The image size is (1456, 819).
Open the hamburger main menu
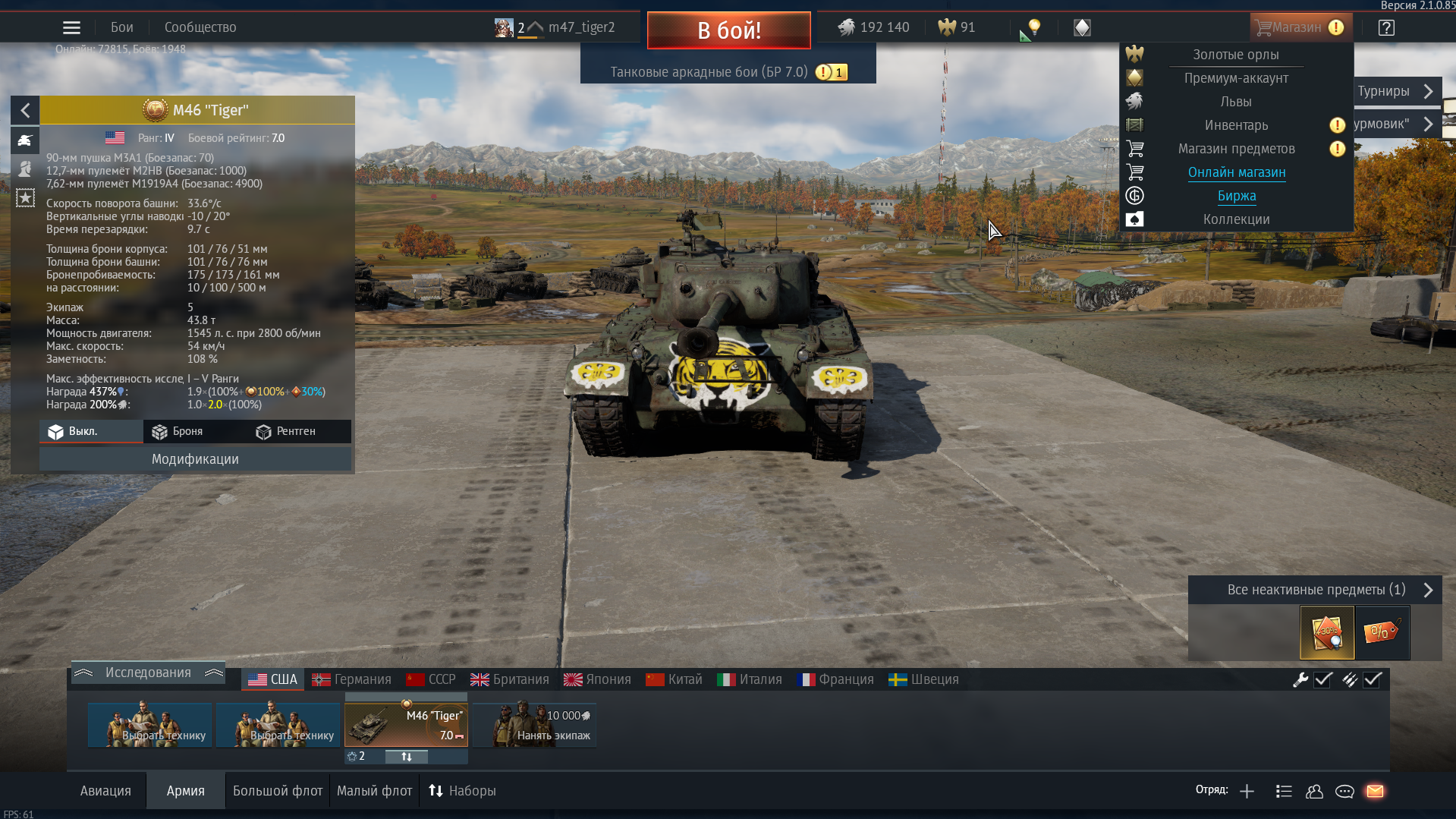(x=71, y=28)
